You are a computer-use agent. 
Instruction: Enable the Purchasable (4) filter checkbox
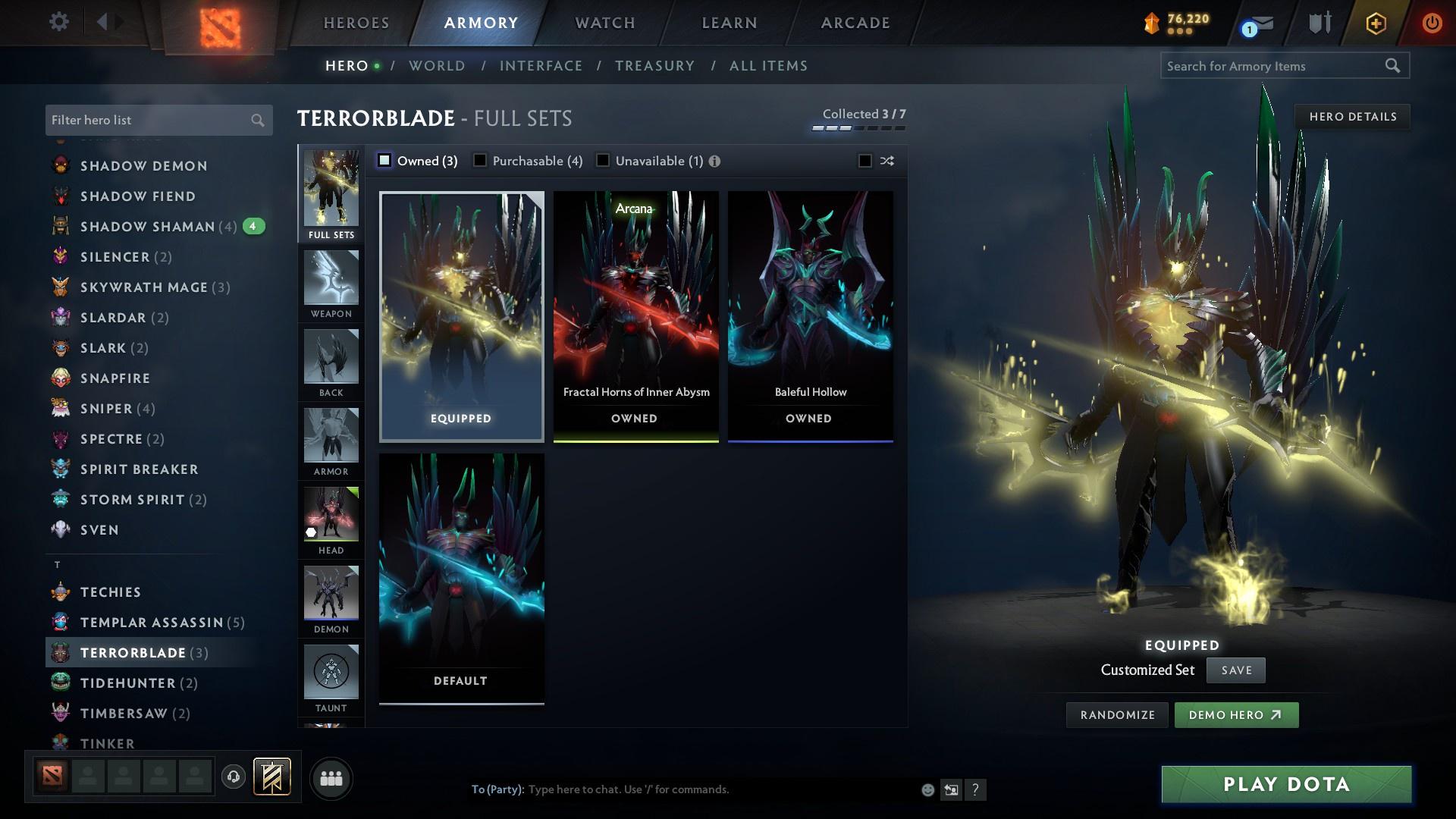tap(479, 161)
